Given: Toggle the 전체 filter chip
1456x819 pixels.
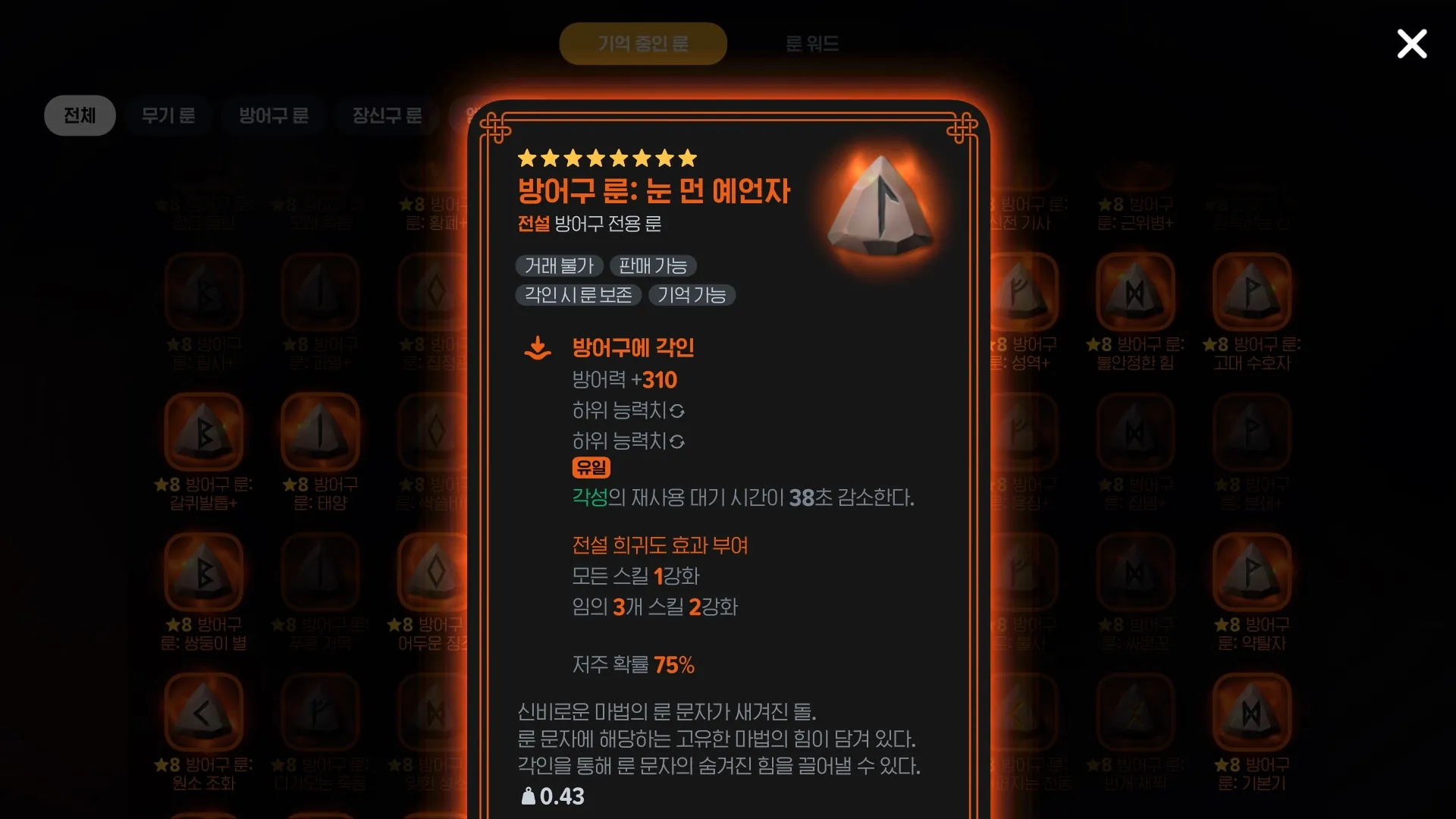Looking at the screenshot, I should [80, 115].
